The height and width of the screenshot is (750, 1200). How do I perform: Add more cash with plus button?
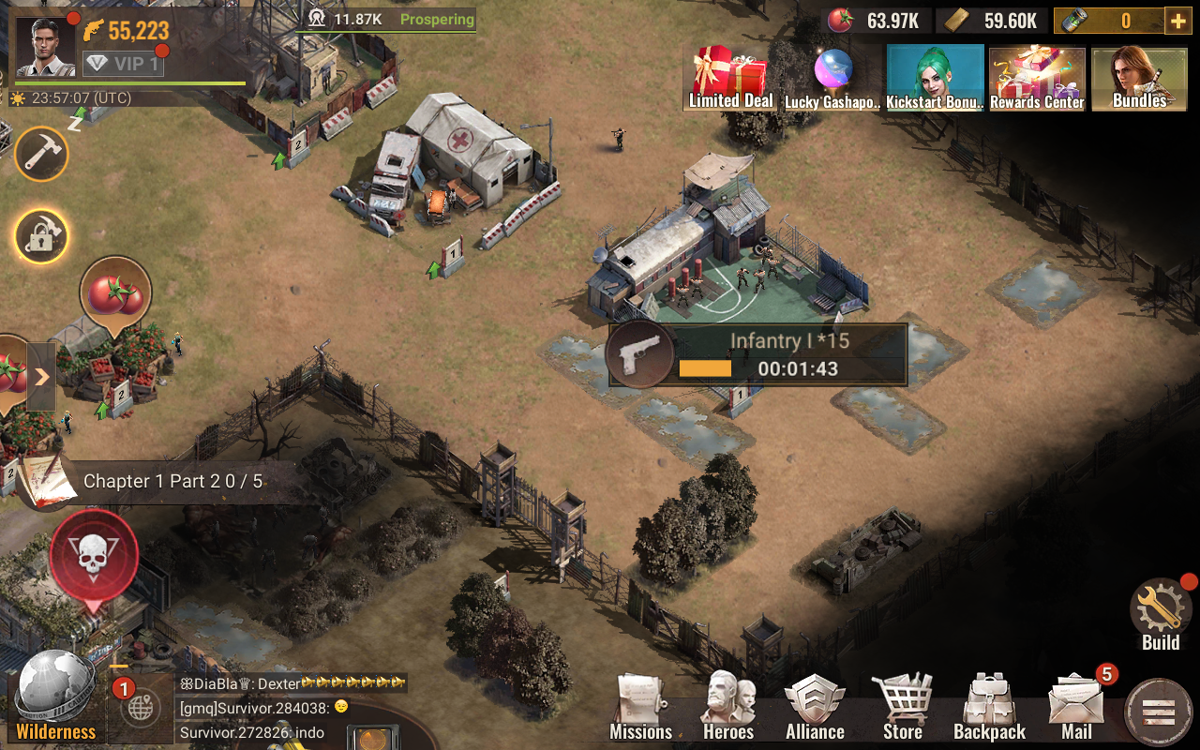[1178, 20]
